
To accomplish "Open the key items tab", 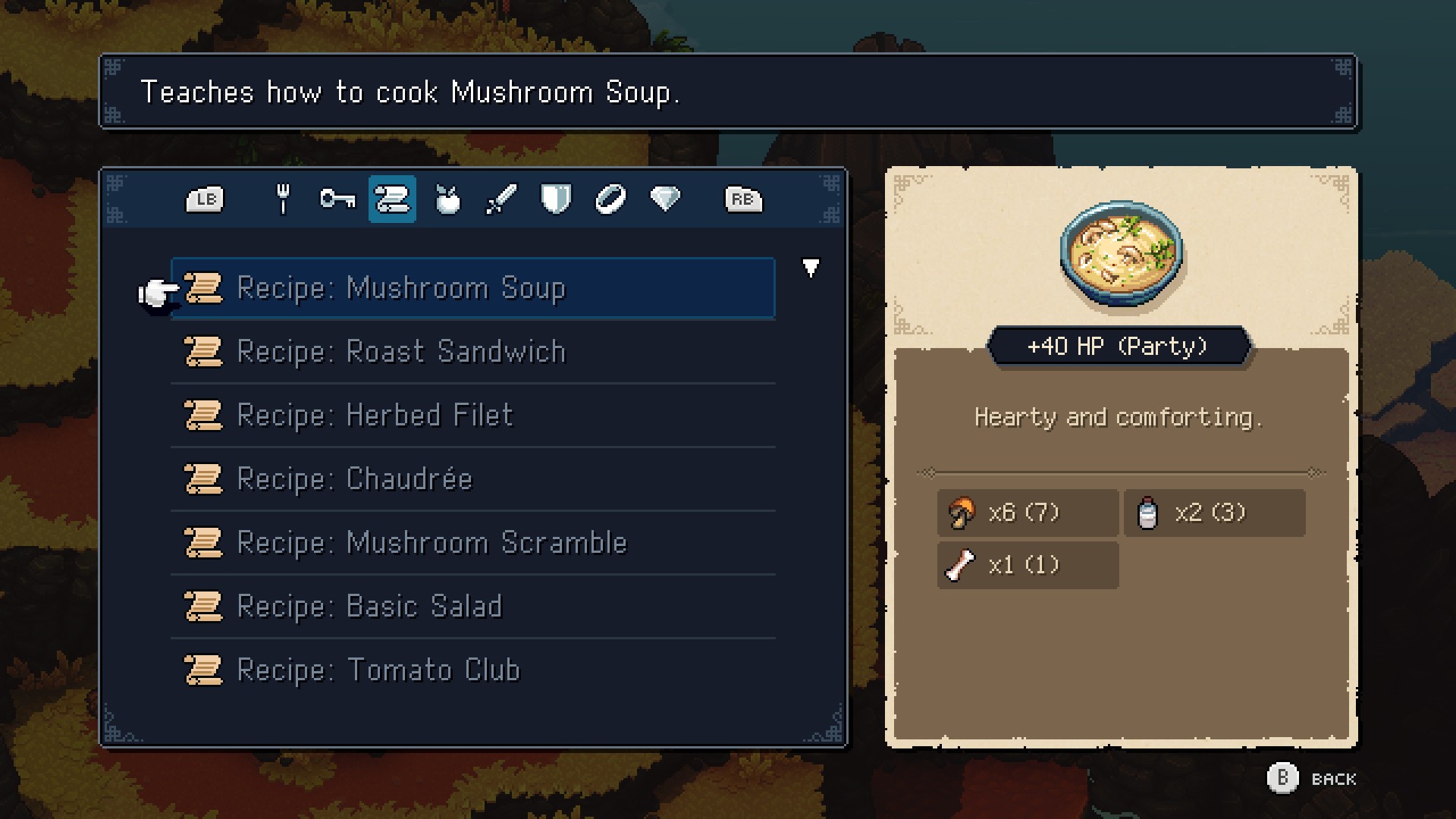I will point(337,199).
